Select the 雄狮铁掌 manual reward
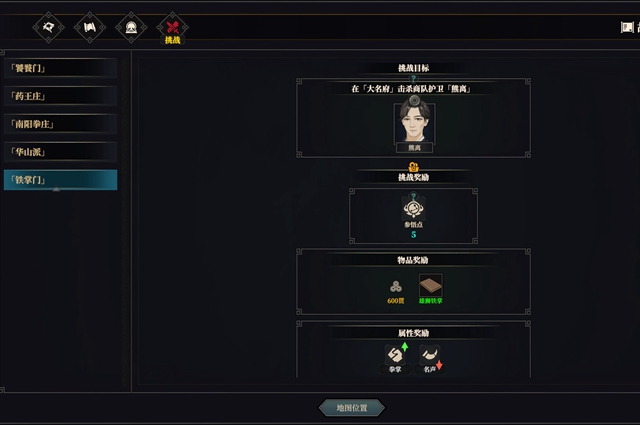Viewport: 640px width, 425px height. click(x=430, y=286)
